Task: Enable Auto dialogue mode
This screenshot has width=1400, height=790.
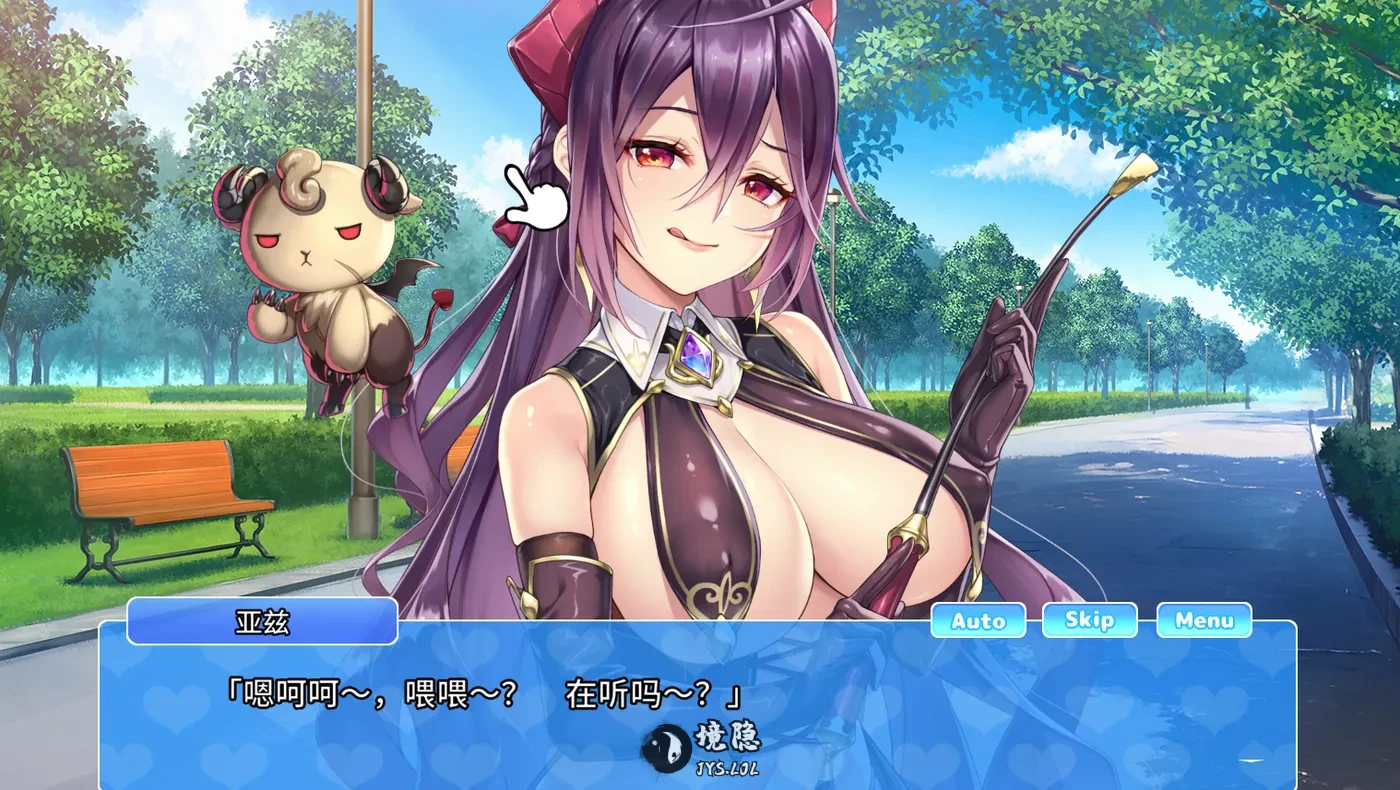Action: point(977,620)
